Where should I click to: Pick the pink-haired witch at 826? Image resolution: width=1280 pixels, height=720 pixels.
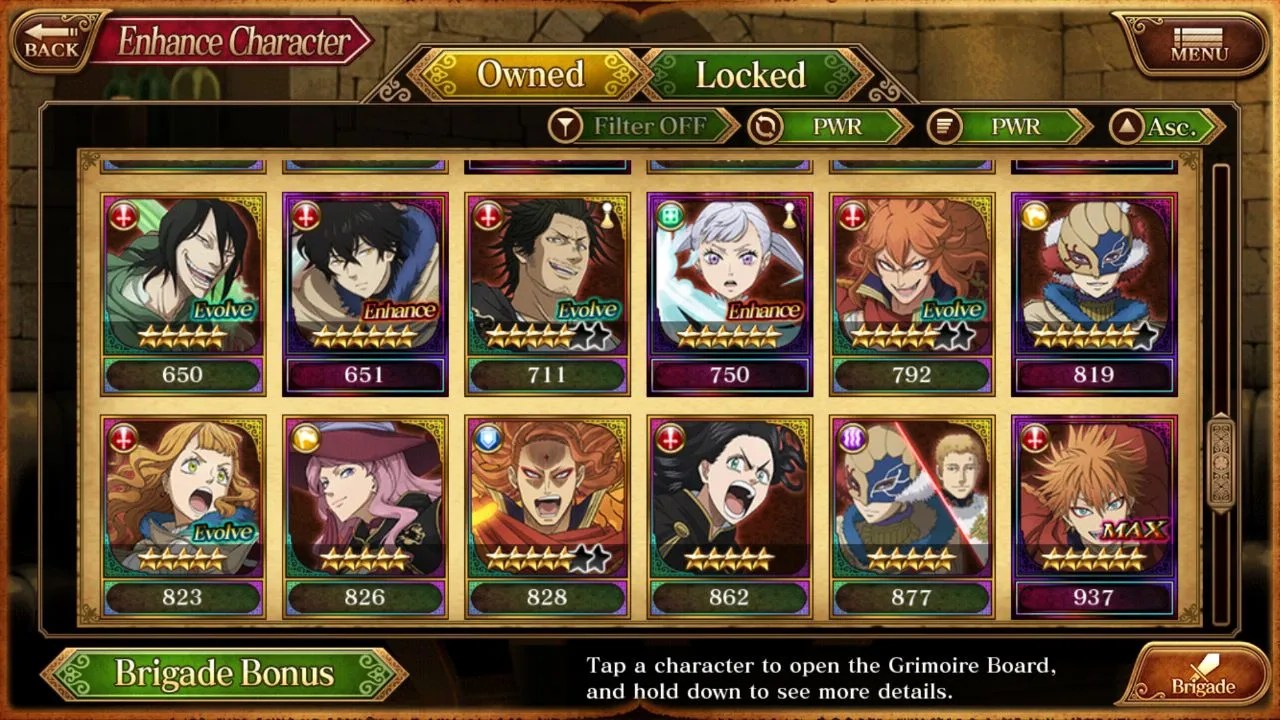coord(365,512)
